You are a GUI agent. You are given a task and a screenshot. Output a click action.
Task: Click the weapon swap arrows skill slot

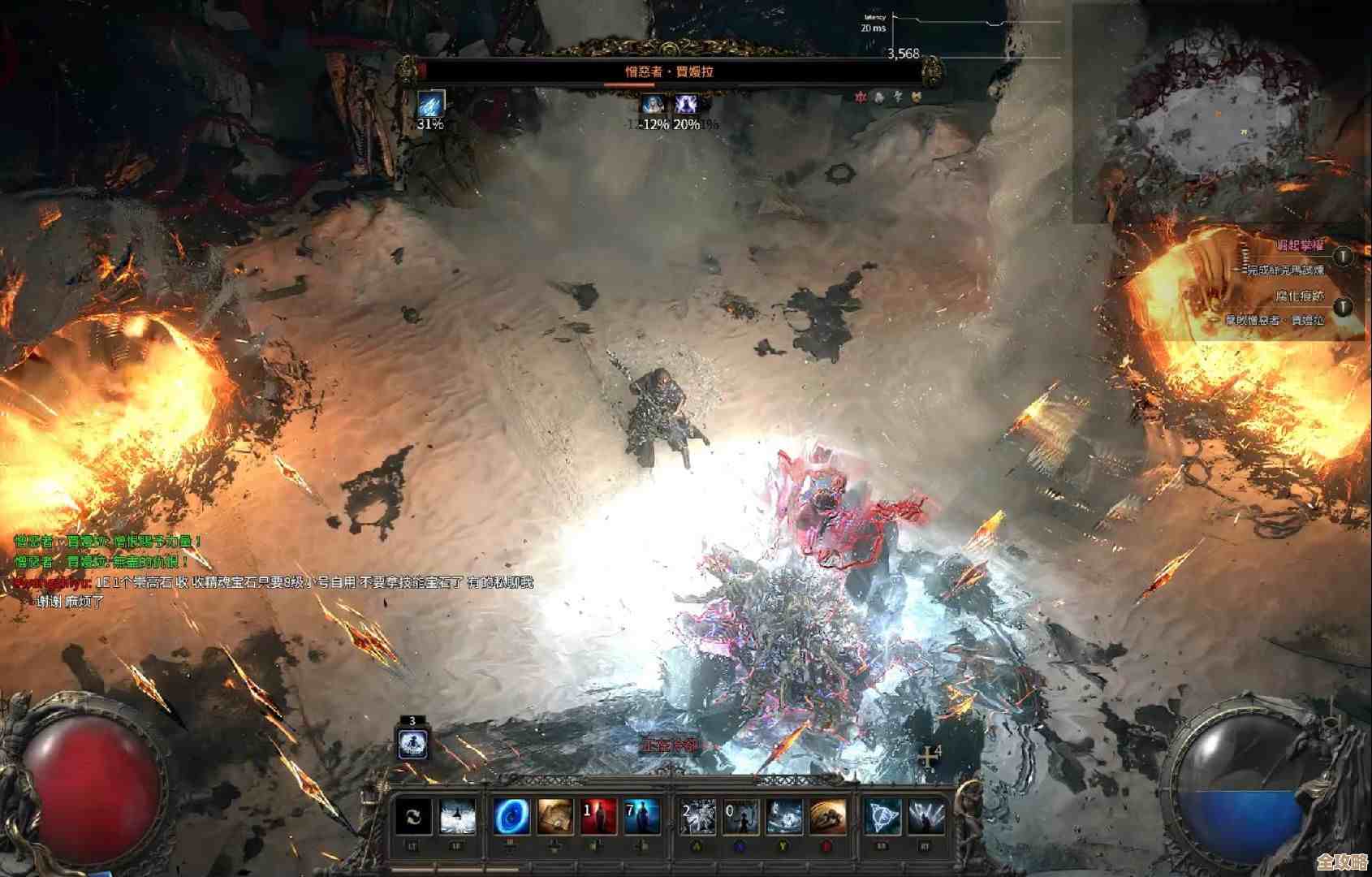[413, 818]
